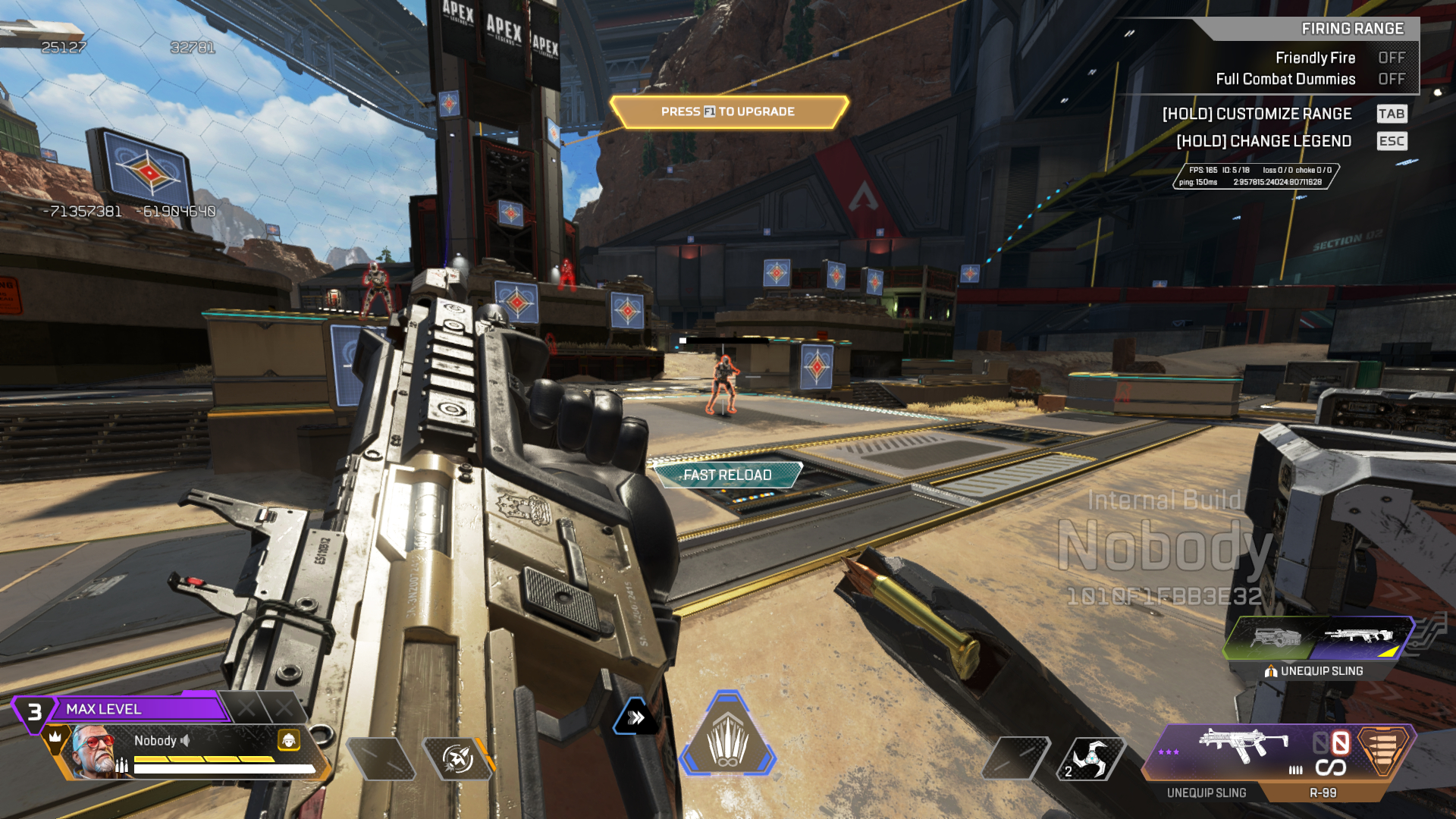Image resolution: width=1456 pixels, height=819 pixels.
Task: Click the infinite ammo symbol
Action: point(1330,768)
